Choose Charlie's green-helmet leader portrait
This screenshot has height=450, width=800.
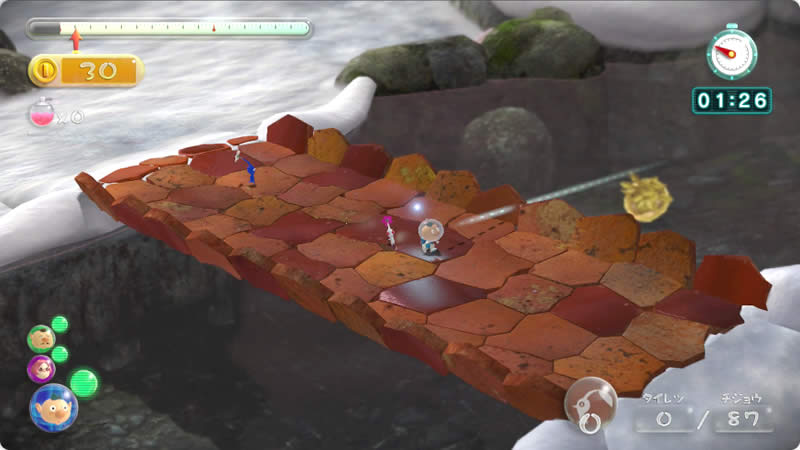[x=41, y=338]
